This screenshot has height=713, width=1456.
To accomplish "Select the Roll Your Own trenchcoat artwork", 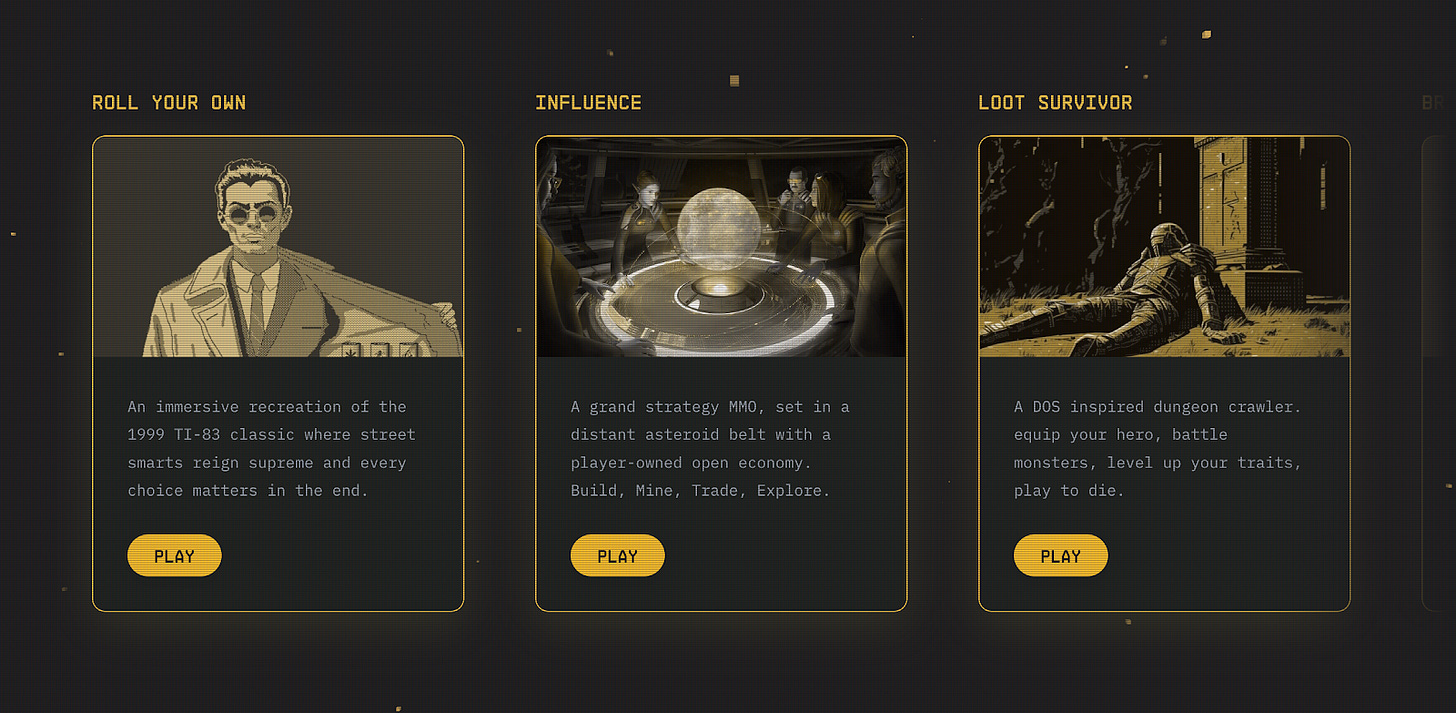I will (x=278, y=247).
